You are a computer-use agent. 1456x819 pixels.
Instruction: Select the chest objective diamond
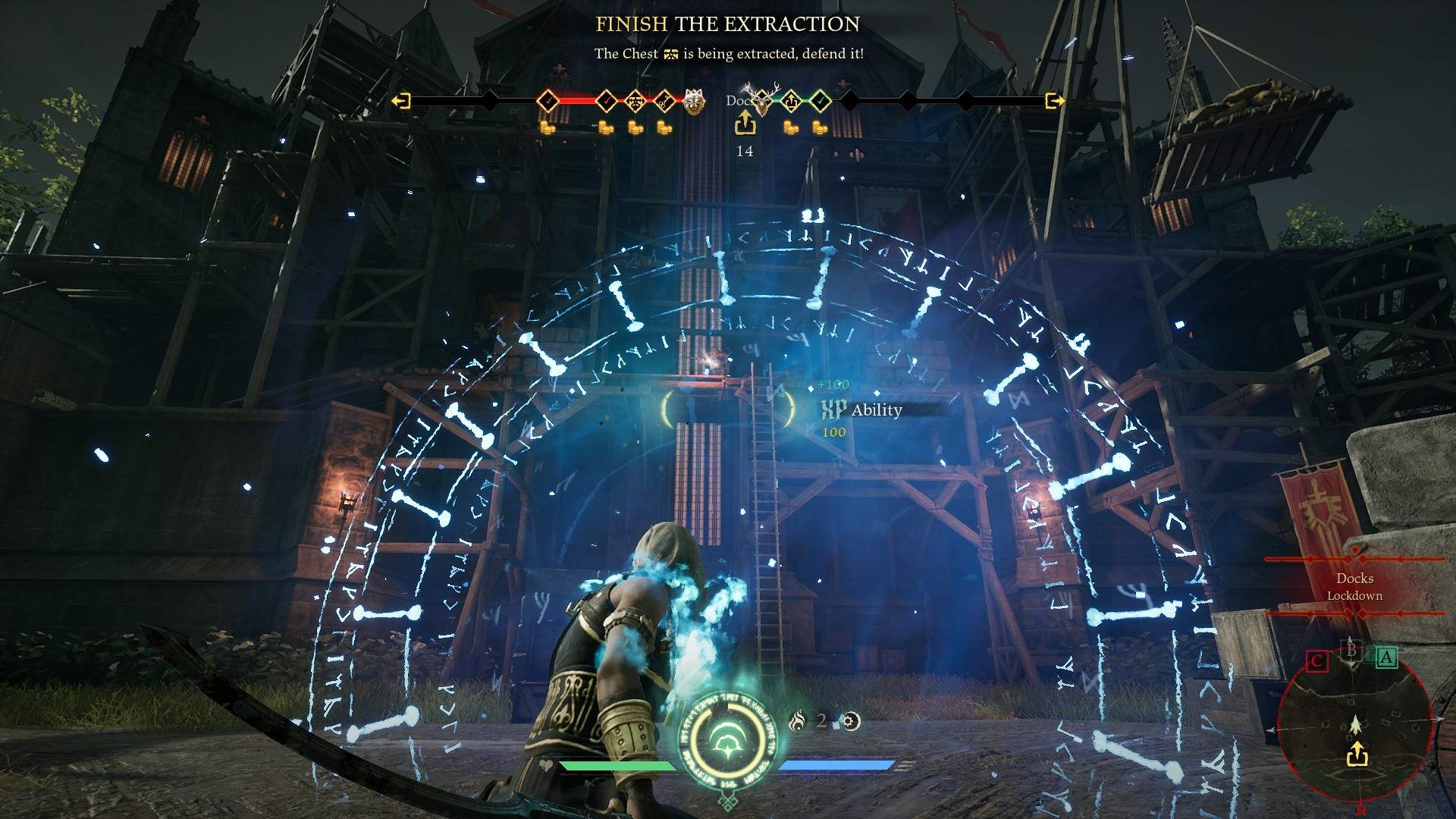pyautogui.click(x=635, y=100)
